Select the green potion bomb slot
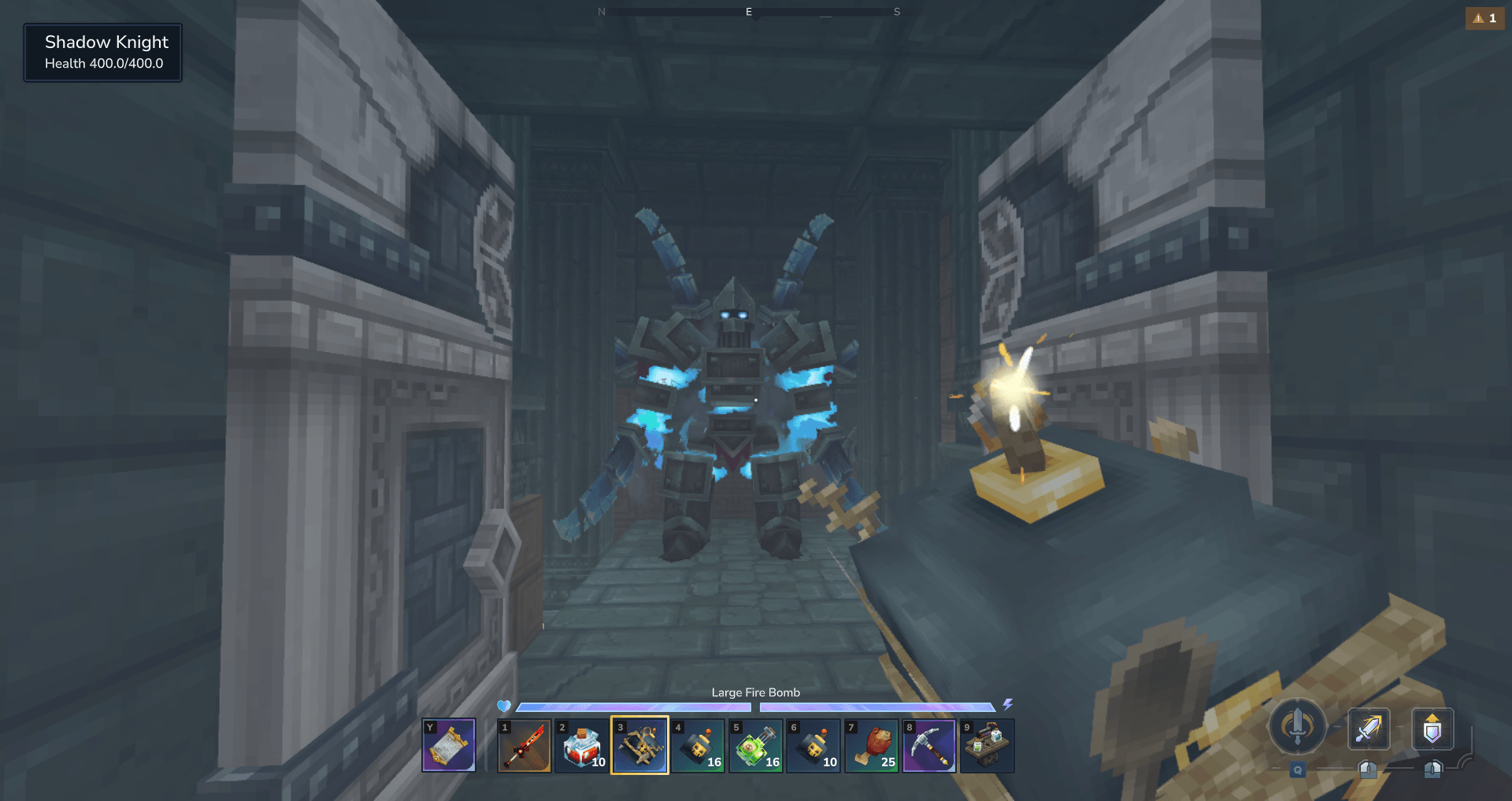The image size is (1512, 801). [x=756, y=745]
